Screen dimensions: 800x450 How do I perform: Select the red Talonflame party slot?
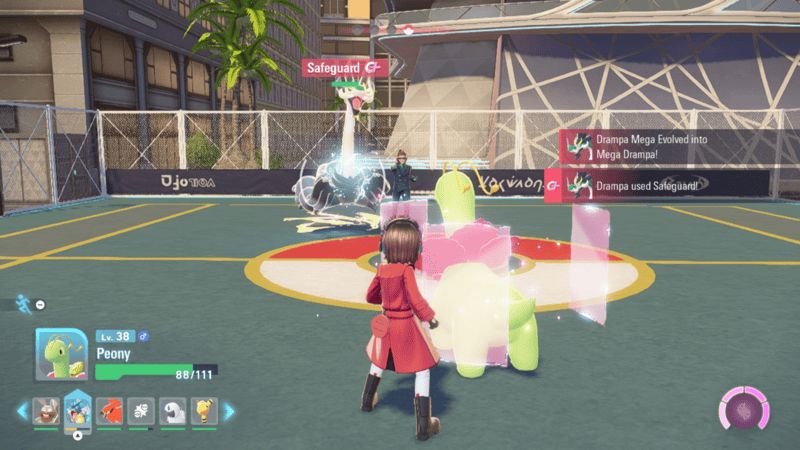(109, 408)
